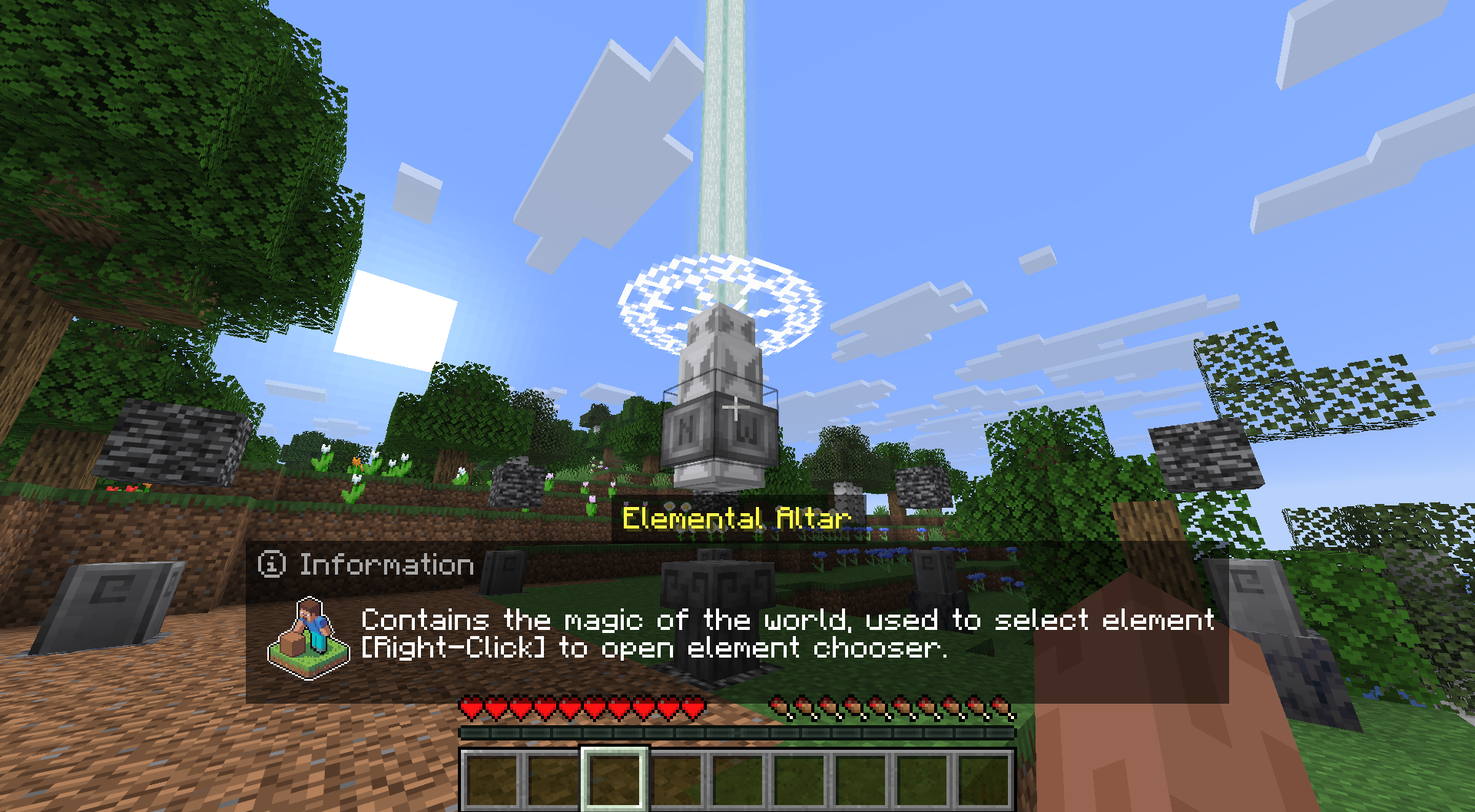Image resolution: width=1475 pixels, height=812 pixels.
Task: Click the altar description line about world magic
Action: click(784, 621)
